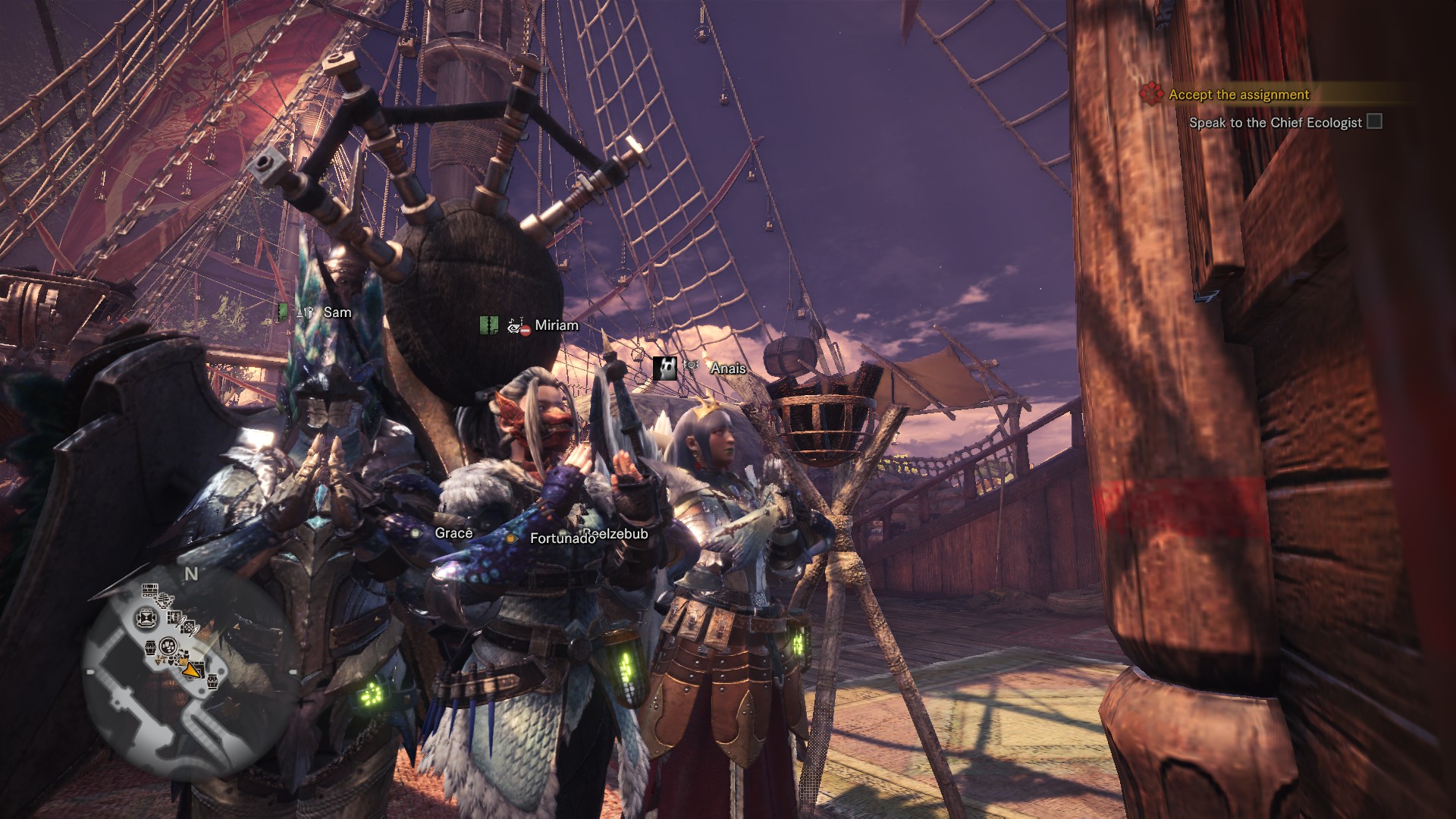Select player Sam's name tag
Viewport: 1456px width, 819px height.
(337, 312)
